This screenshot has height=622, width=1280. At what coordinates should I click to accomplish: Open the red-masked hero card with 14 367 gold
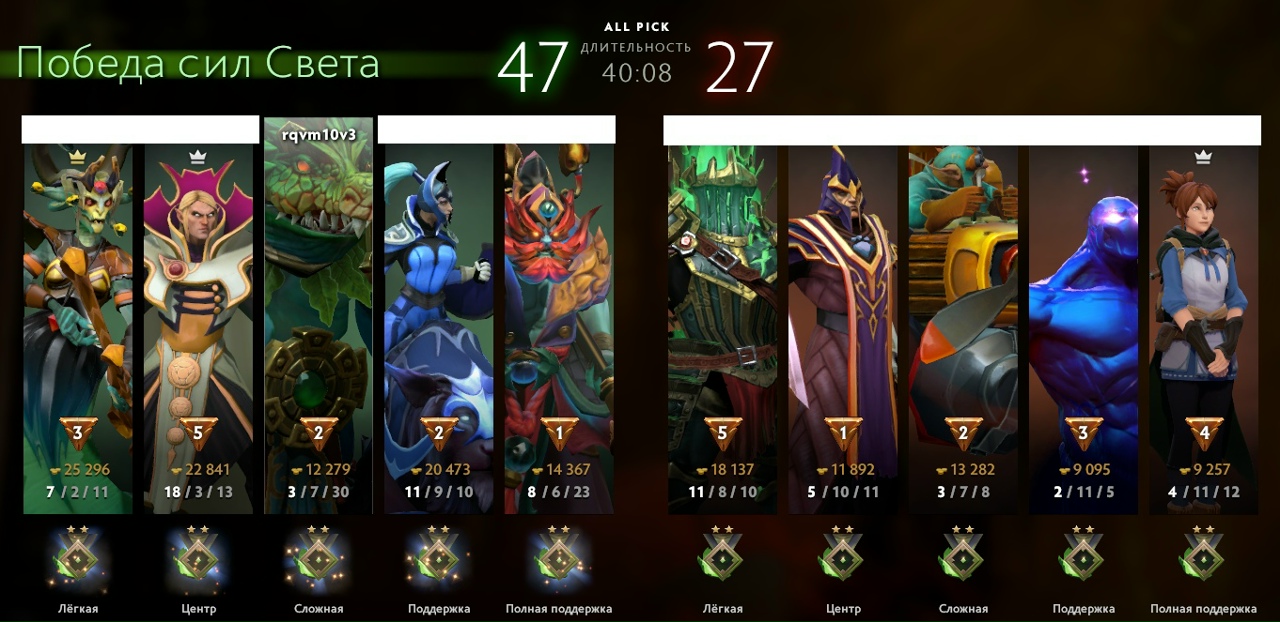[558, 320]
